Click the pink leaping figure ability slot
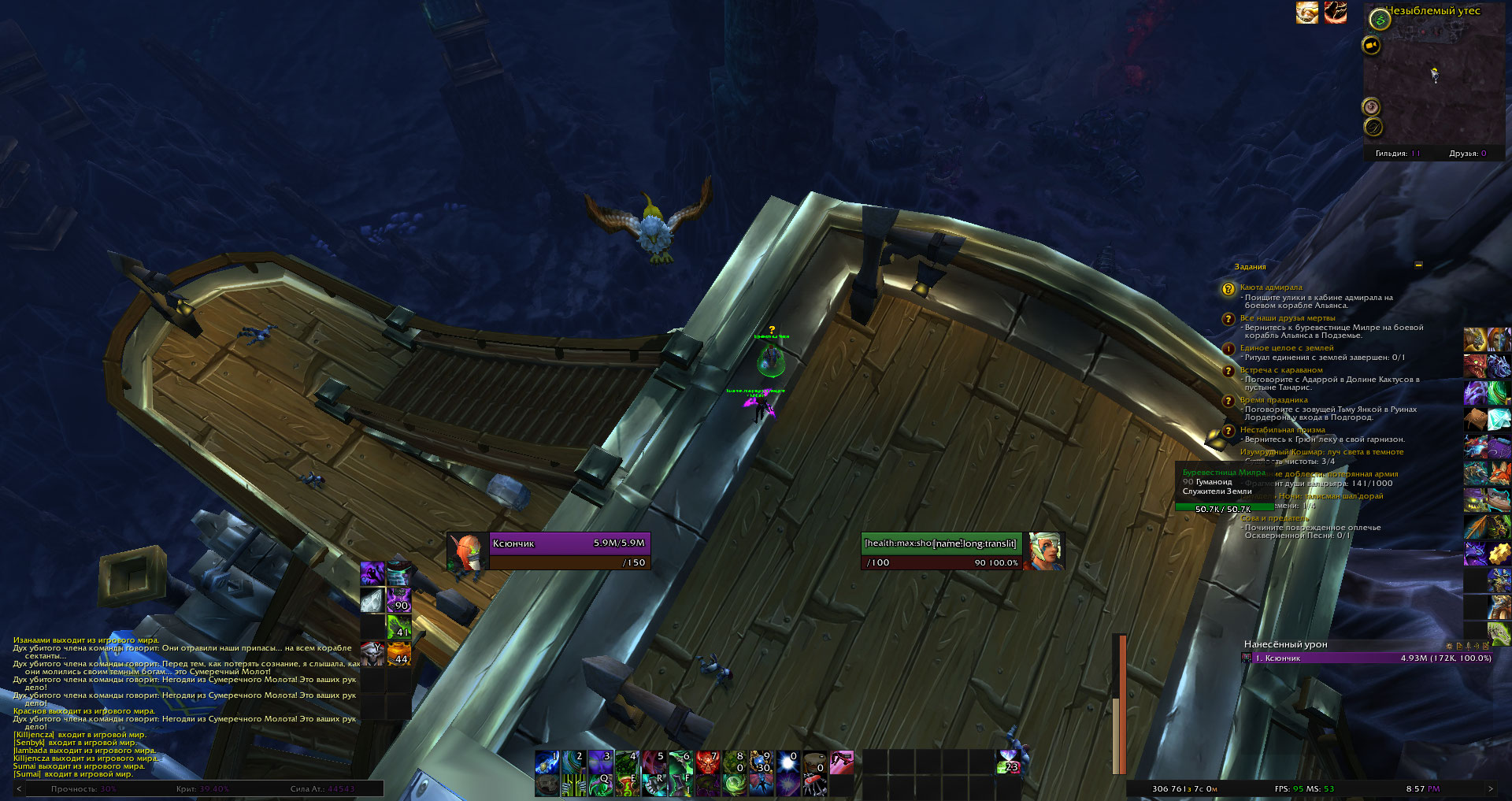Viewport: 1512px width, 801px height. pyautogui.click(x=841, y=762)
